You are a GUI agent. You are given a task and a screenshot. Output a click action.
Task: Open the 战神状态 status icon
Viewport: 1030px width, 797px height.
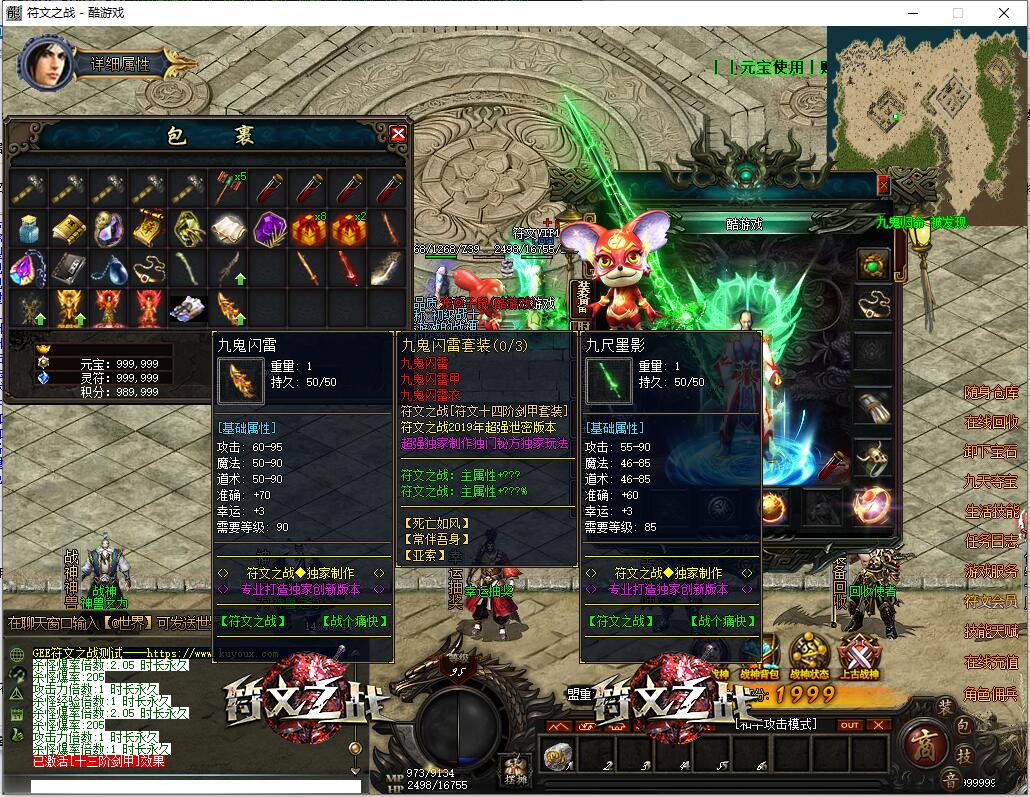[x=809, y=655]
